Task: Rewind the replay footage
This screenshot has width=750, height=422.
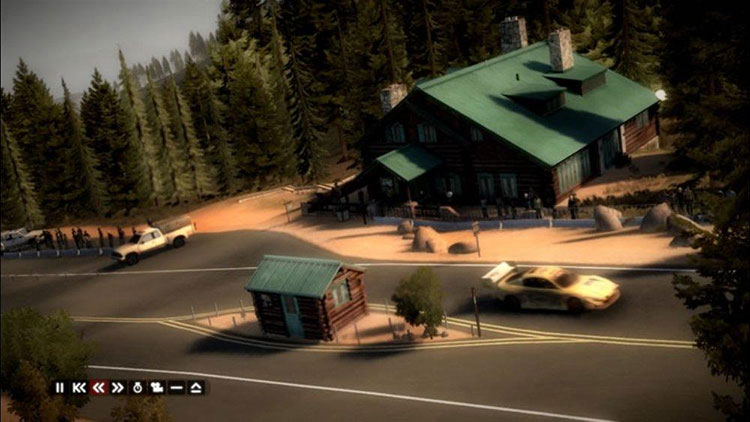Action: click(x=99, y=387)
